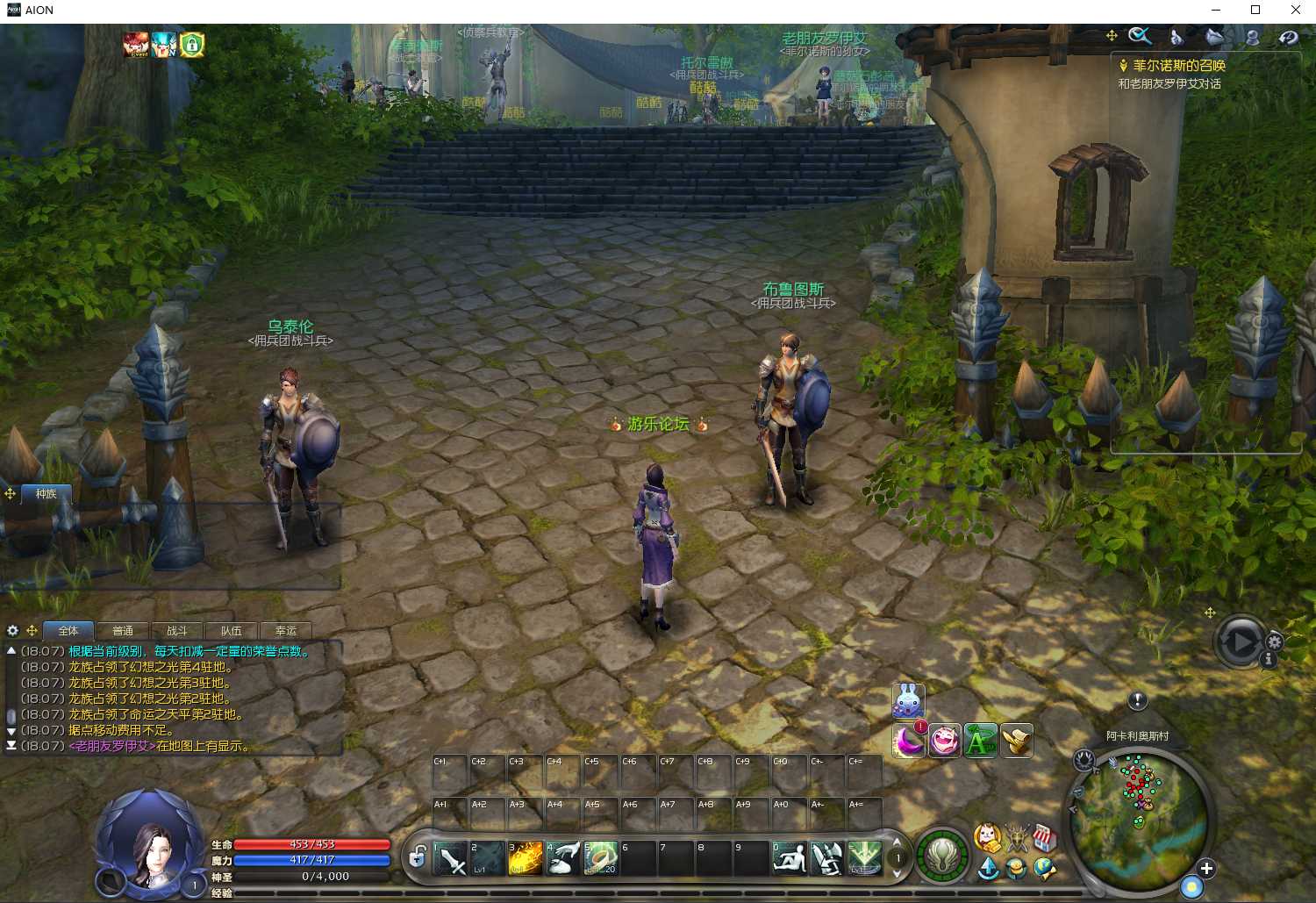Open the minimap of 阿卡利奥斯村
Screen dimensions: 1316x903
(x=1140, y=805)
